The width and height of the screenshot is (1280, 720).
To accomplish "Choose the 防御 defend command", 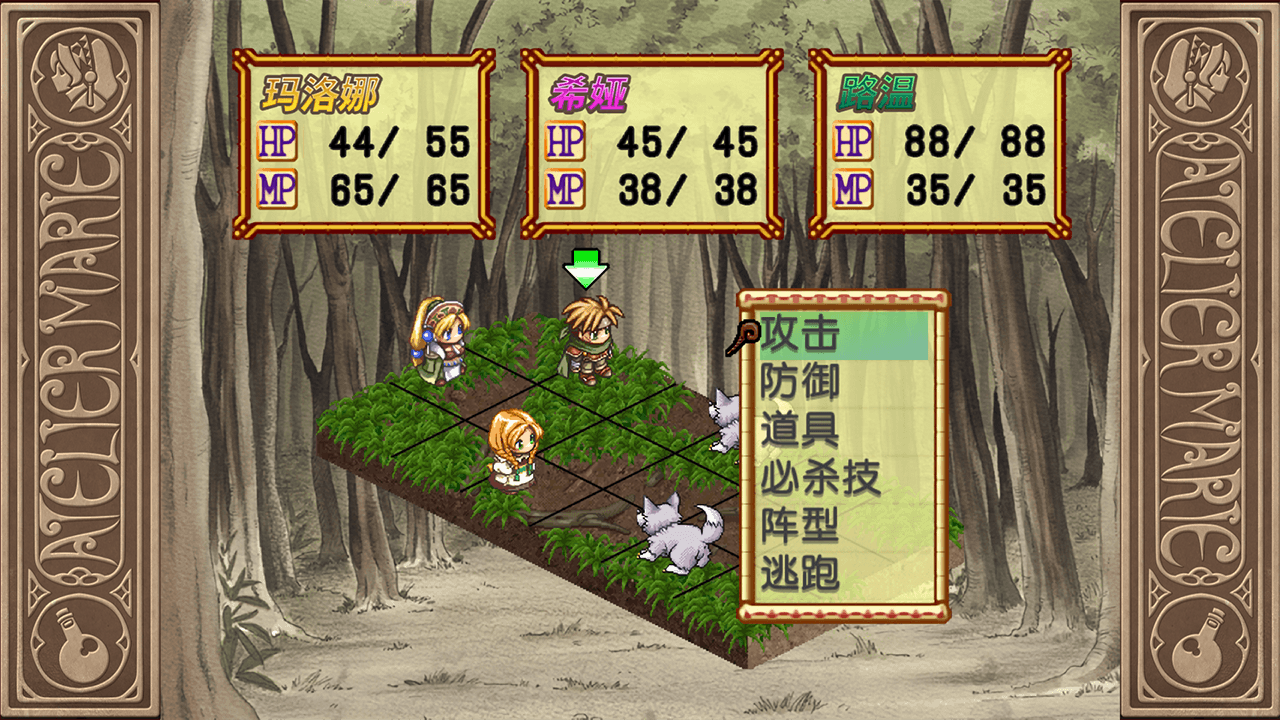I will [x=800, y=382].
